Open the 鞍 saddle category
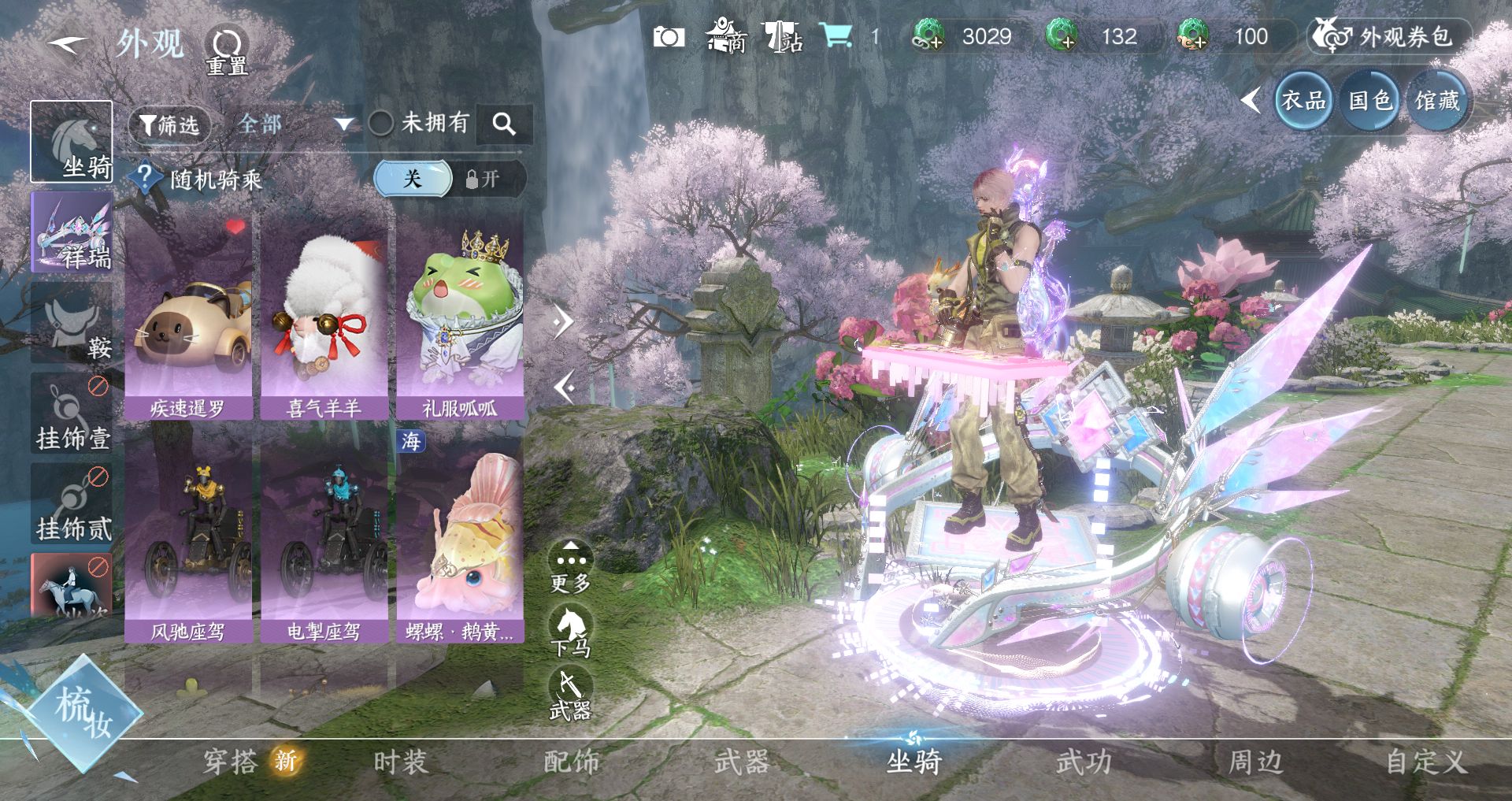 tap(72, 323)
